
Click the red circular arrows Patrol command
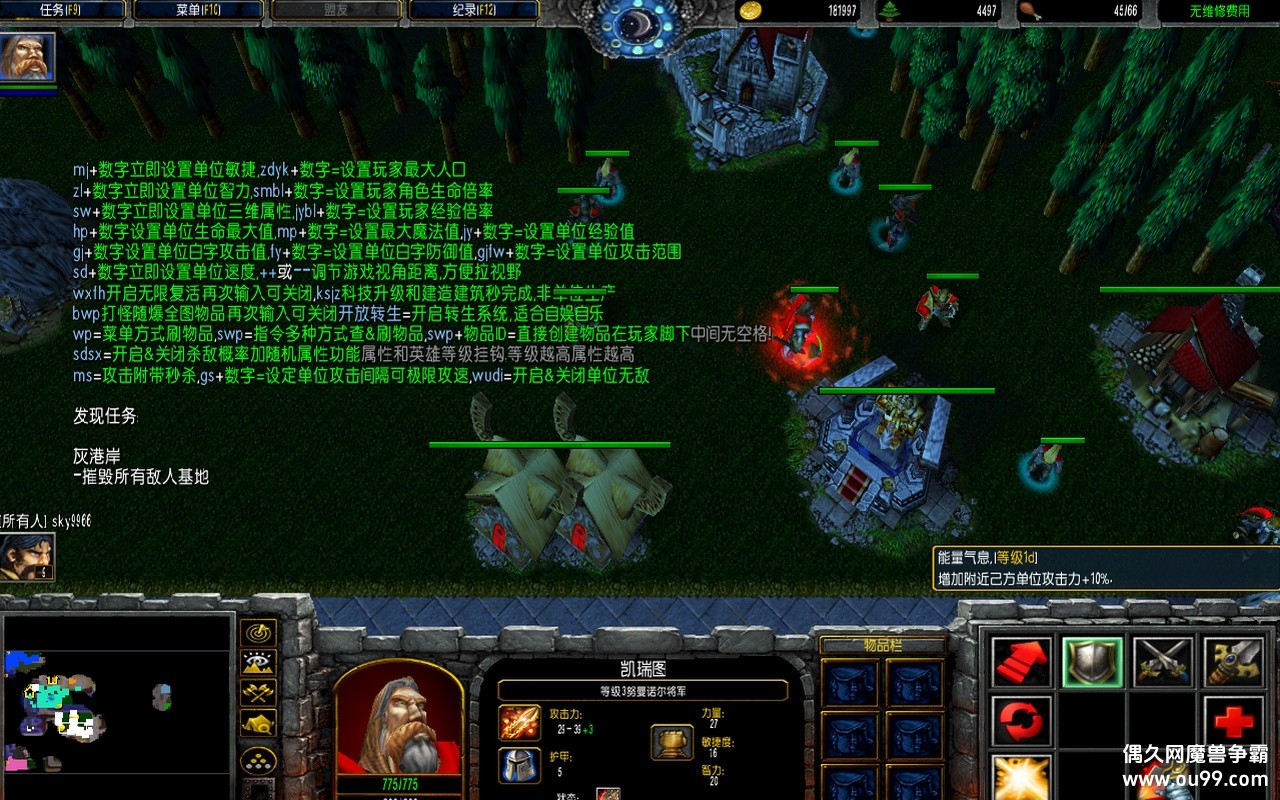pos(1021,720)
